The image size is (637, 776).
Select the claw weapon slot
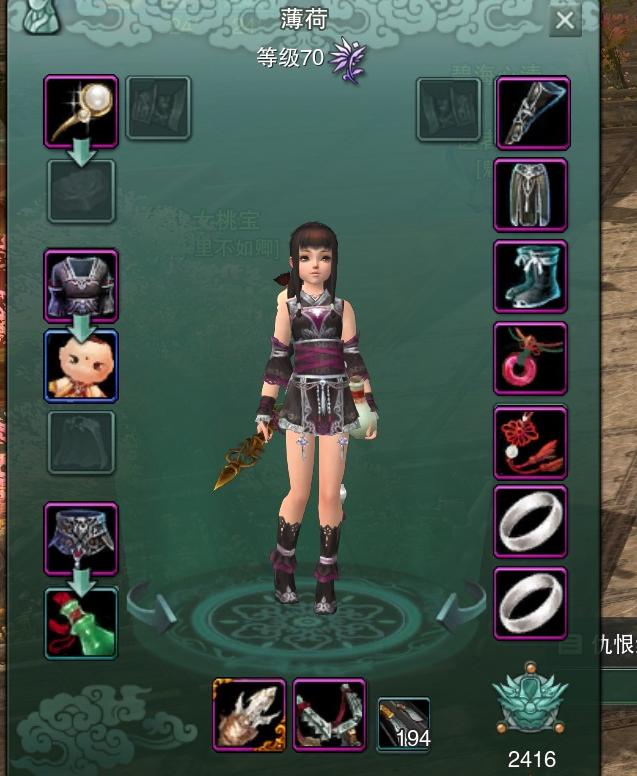pyautogui.click(x=249, y=714)
